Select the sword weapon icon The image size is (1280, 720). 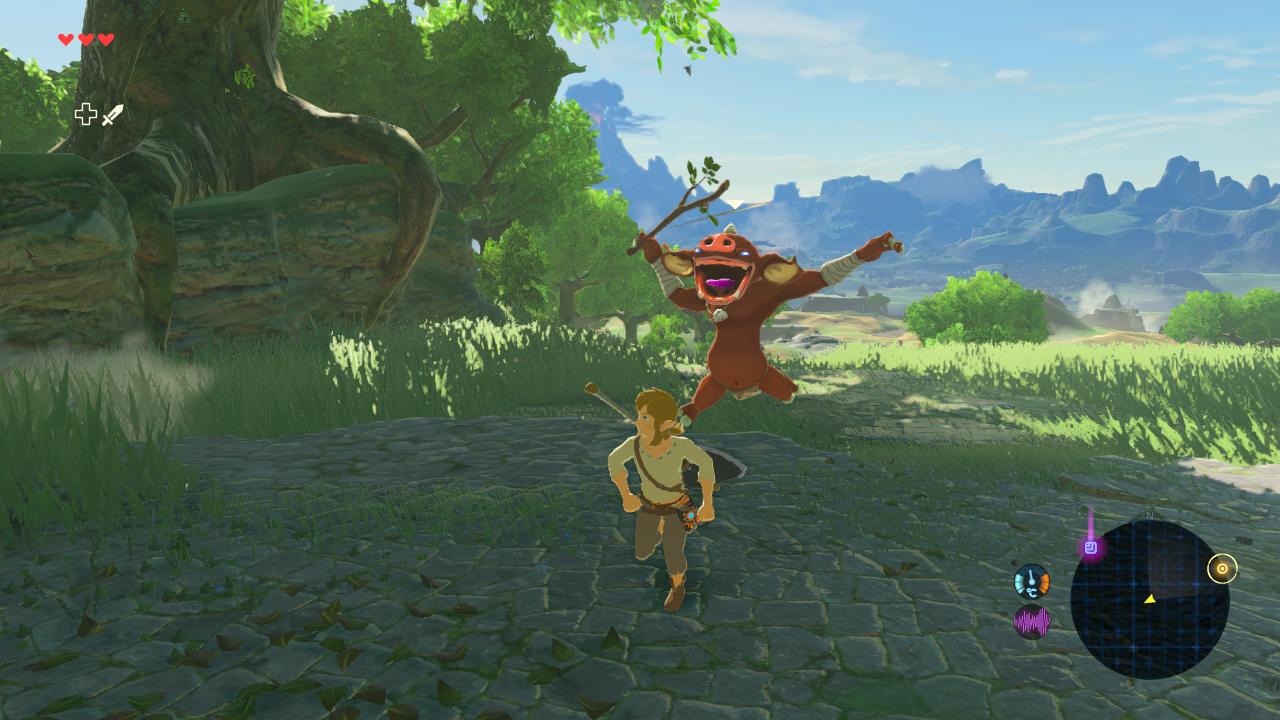112,115
